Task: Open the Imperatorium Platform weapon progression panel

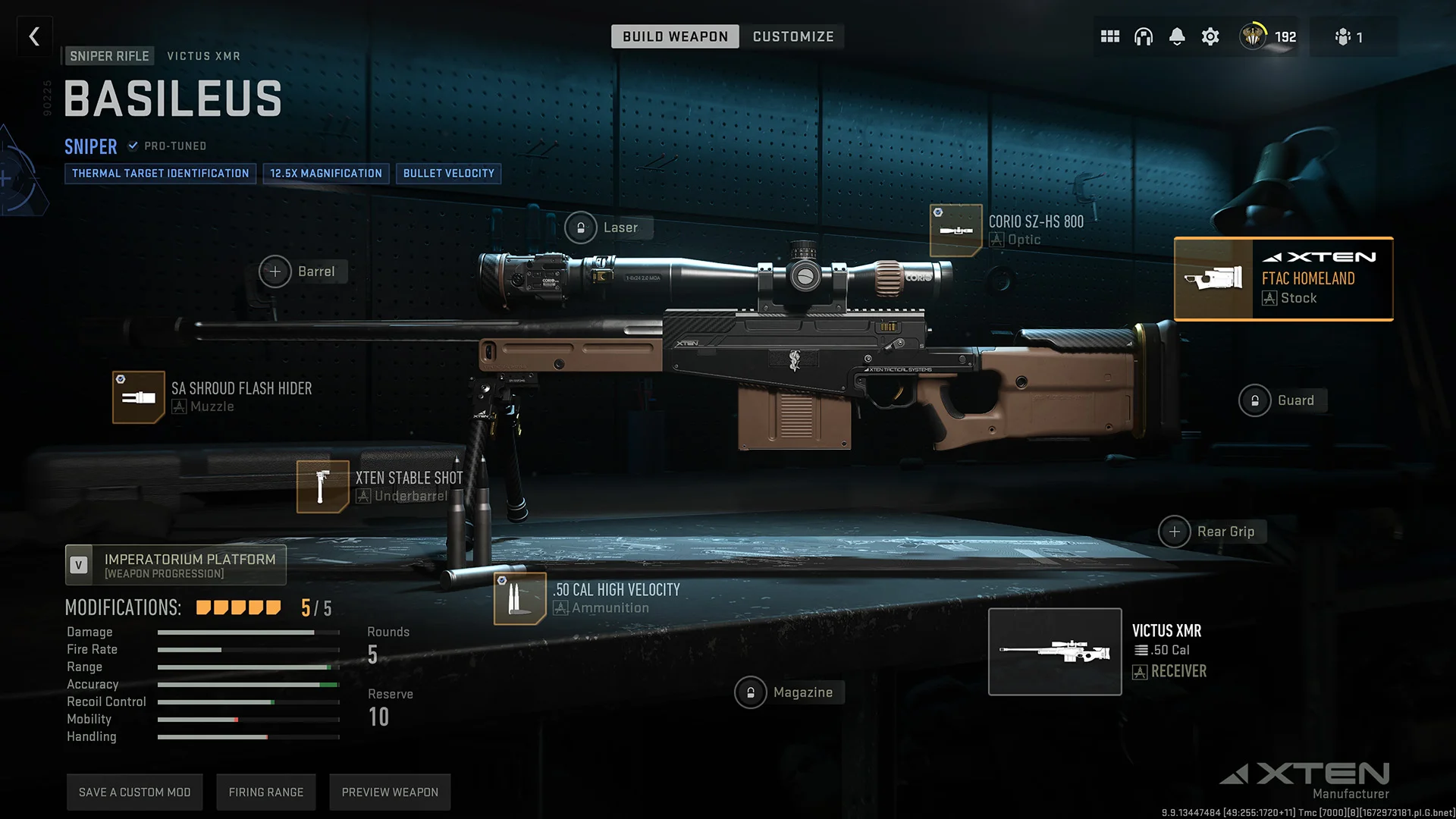Action: coord(175,565)
